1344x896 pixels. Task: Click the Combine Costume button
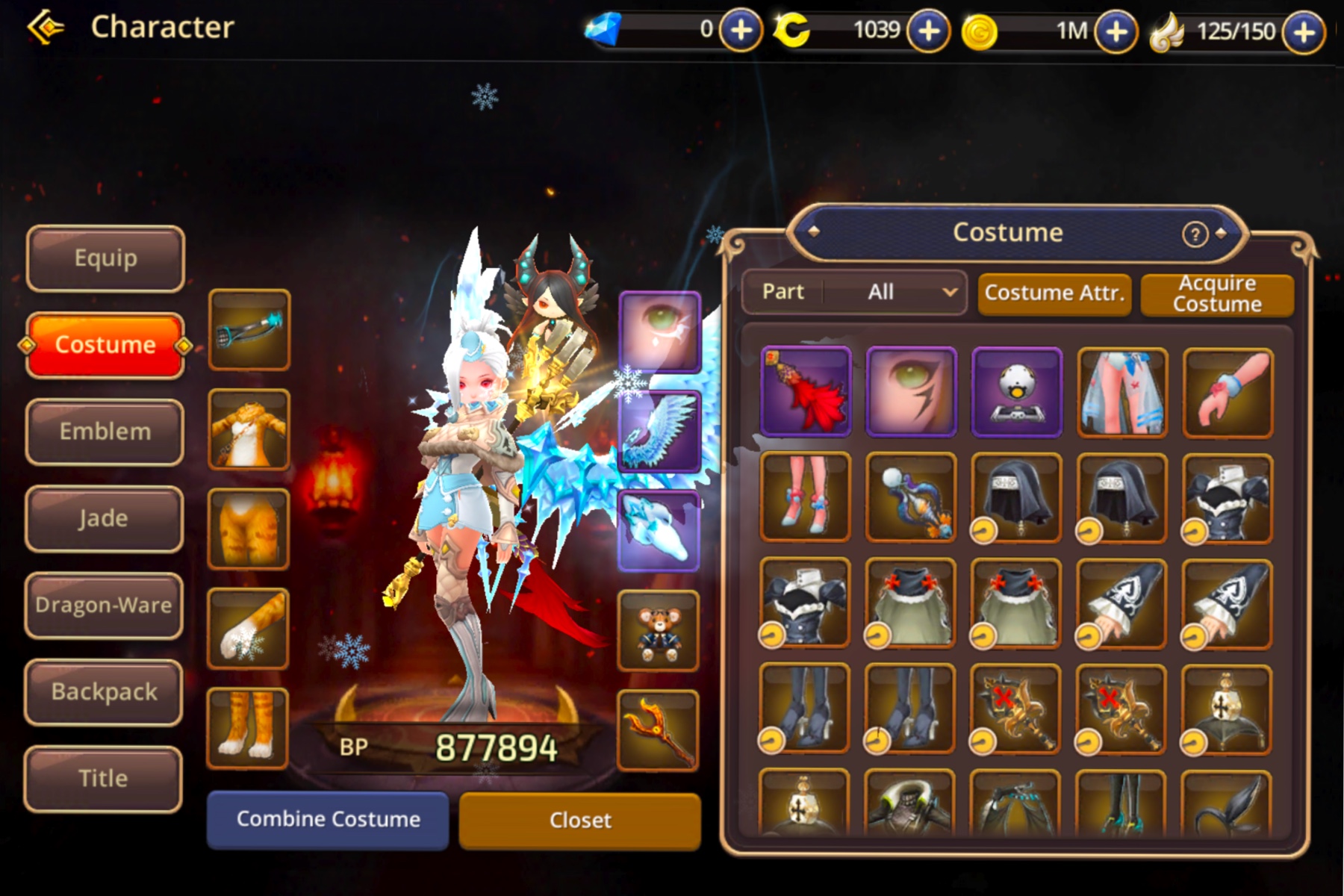click(328, 819)
